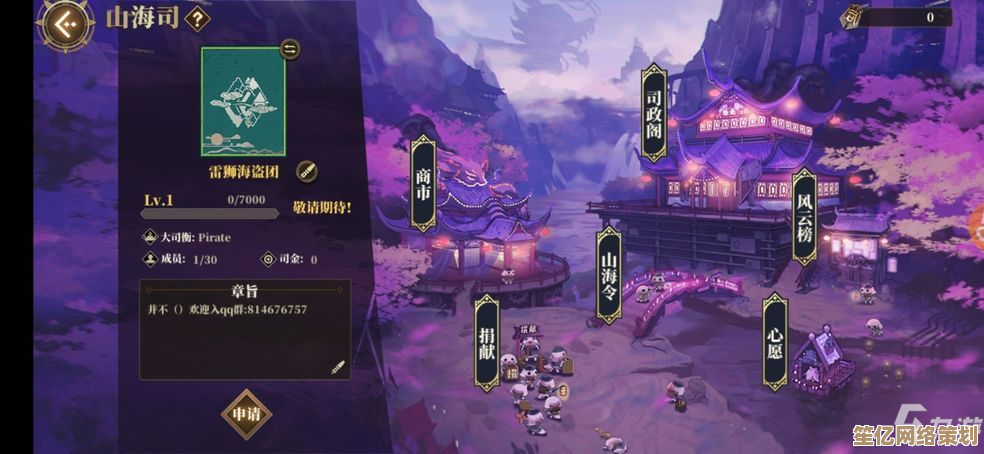Screen dimensions: 984x454
Task: Tap the 申请 applications button
Action: coord(246,413)
